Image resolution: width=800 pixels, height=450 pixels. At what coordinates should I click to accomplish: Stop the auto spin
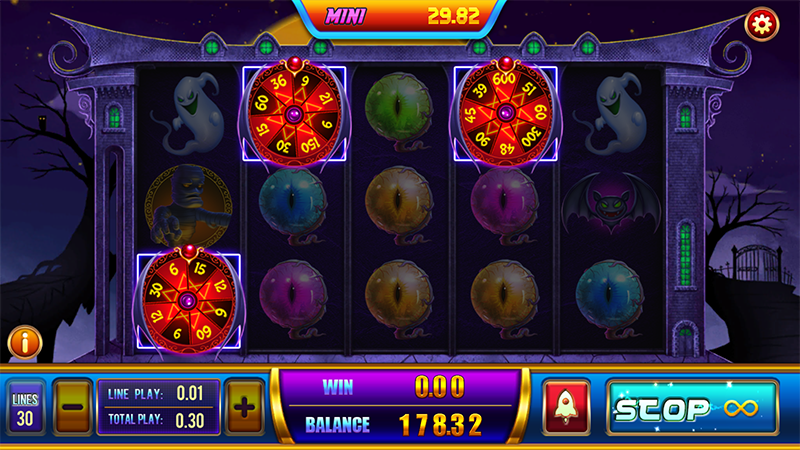[692, 407]
